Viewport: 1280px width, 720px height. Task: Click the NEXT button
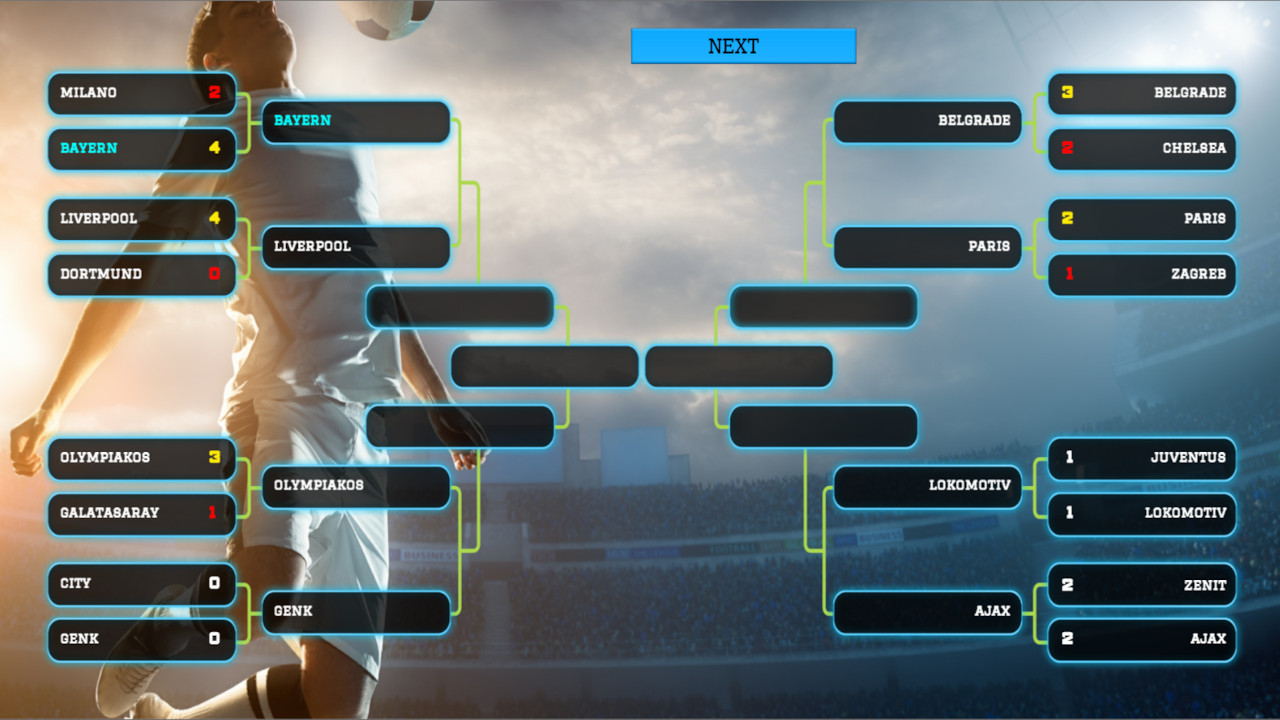tap(743, 45)
